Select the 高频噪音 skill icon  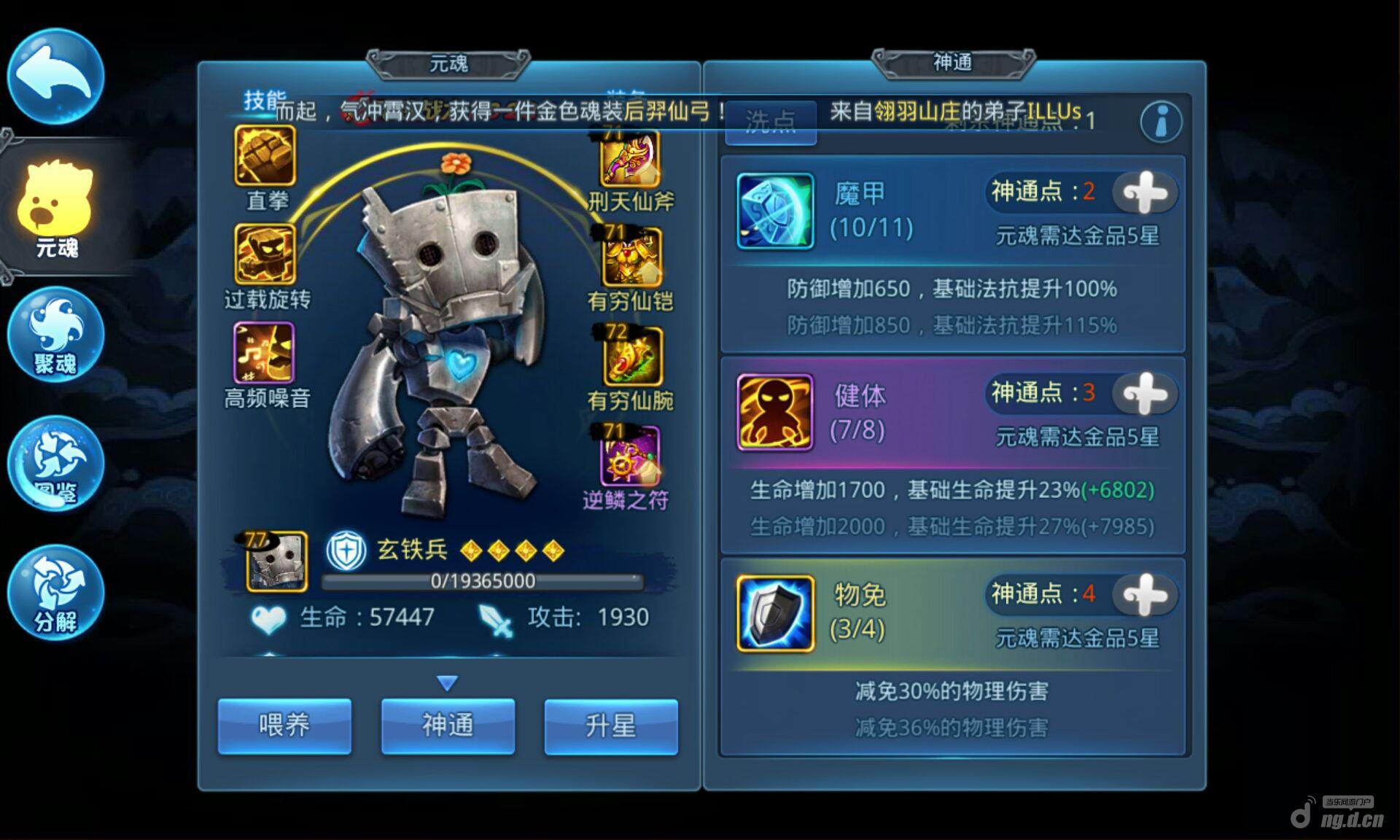[x=264, y=353]
